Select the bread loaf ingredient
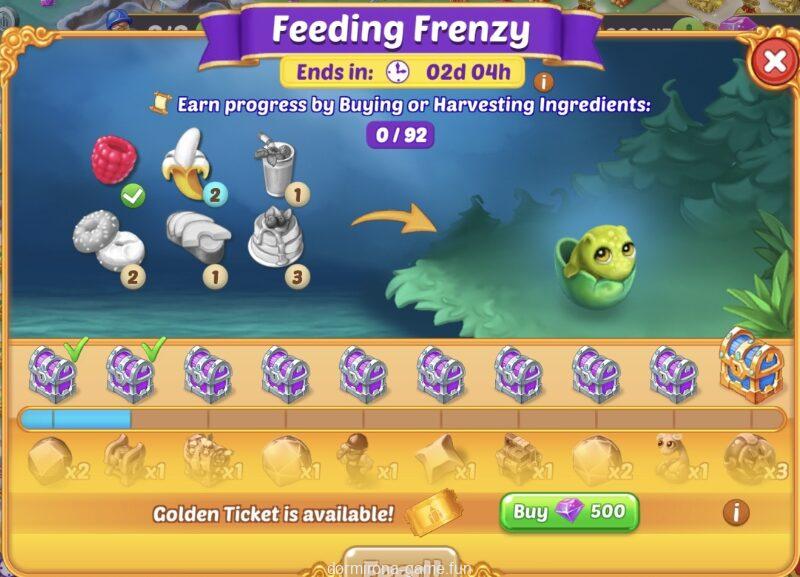 (195, 234)
